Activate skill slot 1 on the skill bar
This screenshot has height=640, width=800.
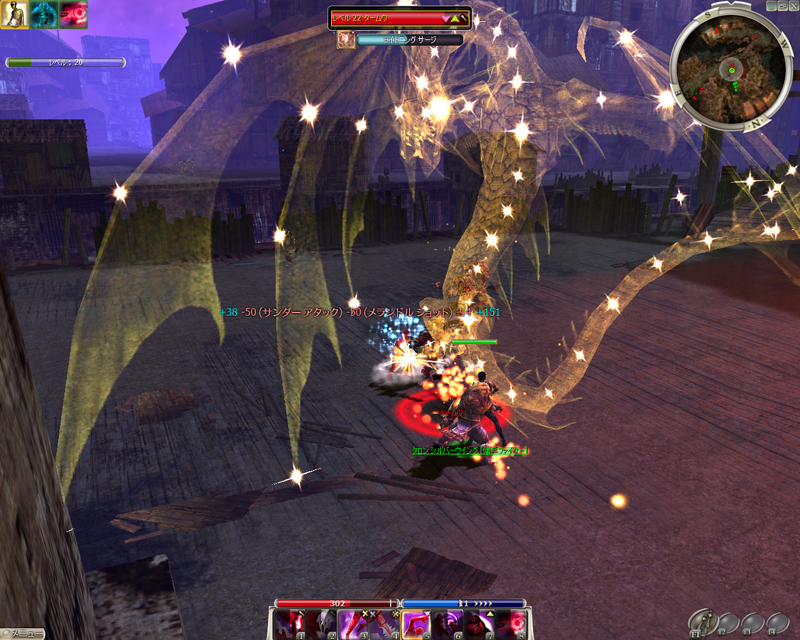tap(289, 624)
